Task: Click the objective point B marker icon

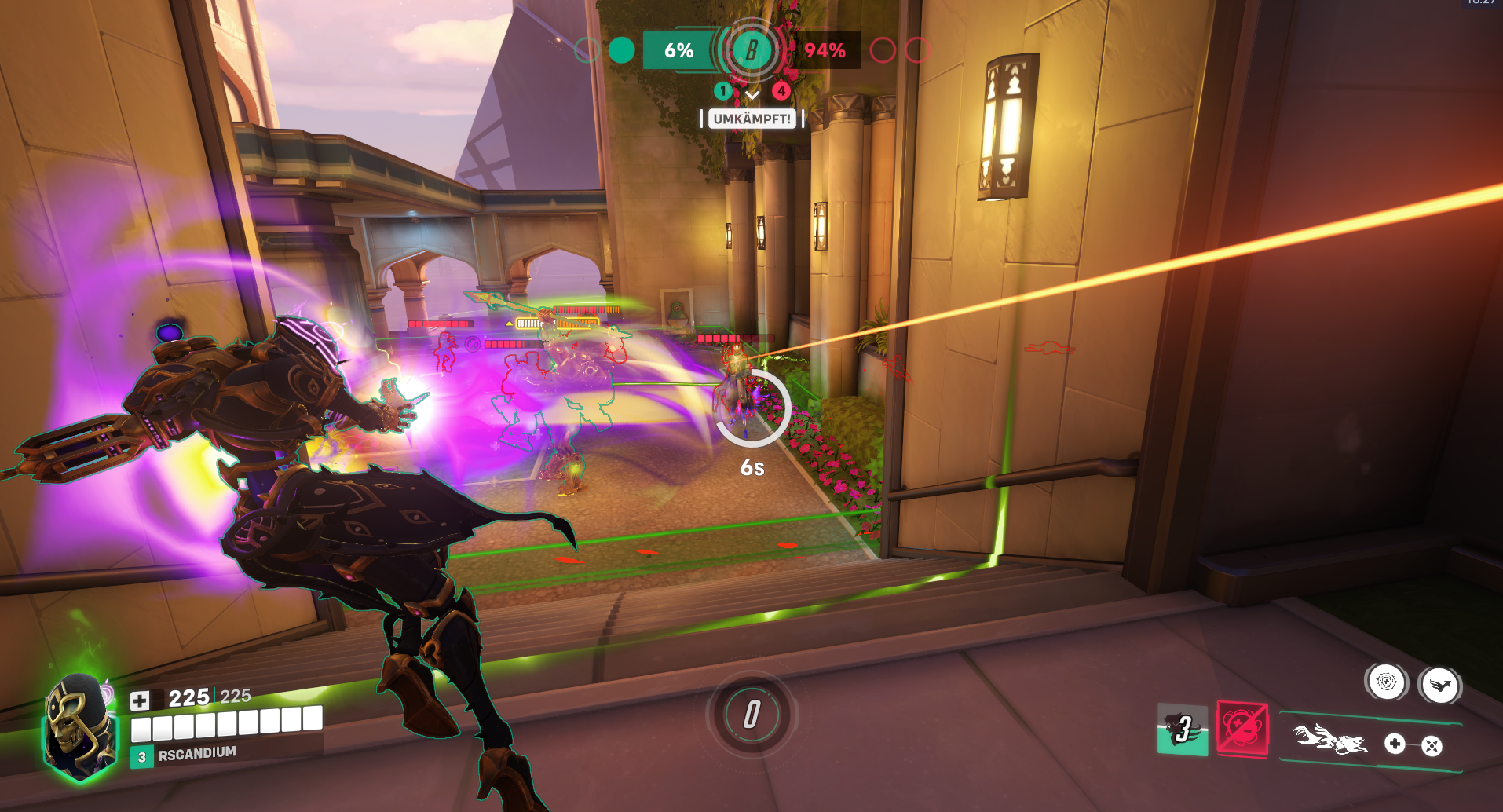Action: coord(751,51)
